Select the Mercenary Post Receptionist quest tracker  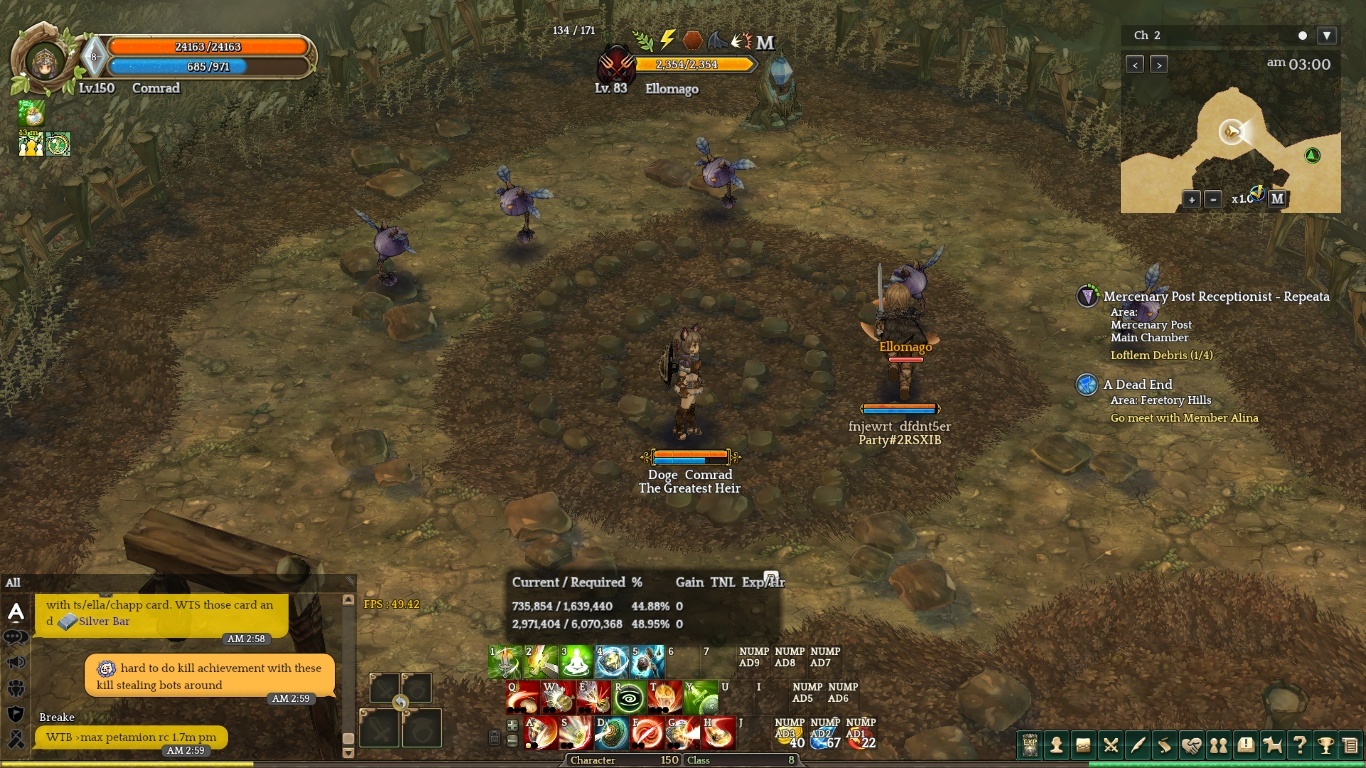tap(1215, 297)
